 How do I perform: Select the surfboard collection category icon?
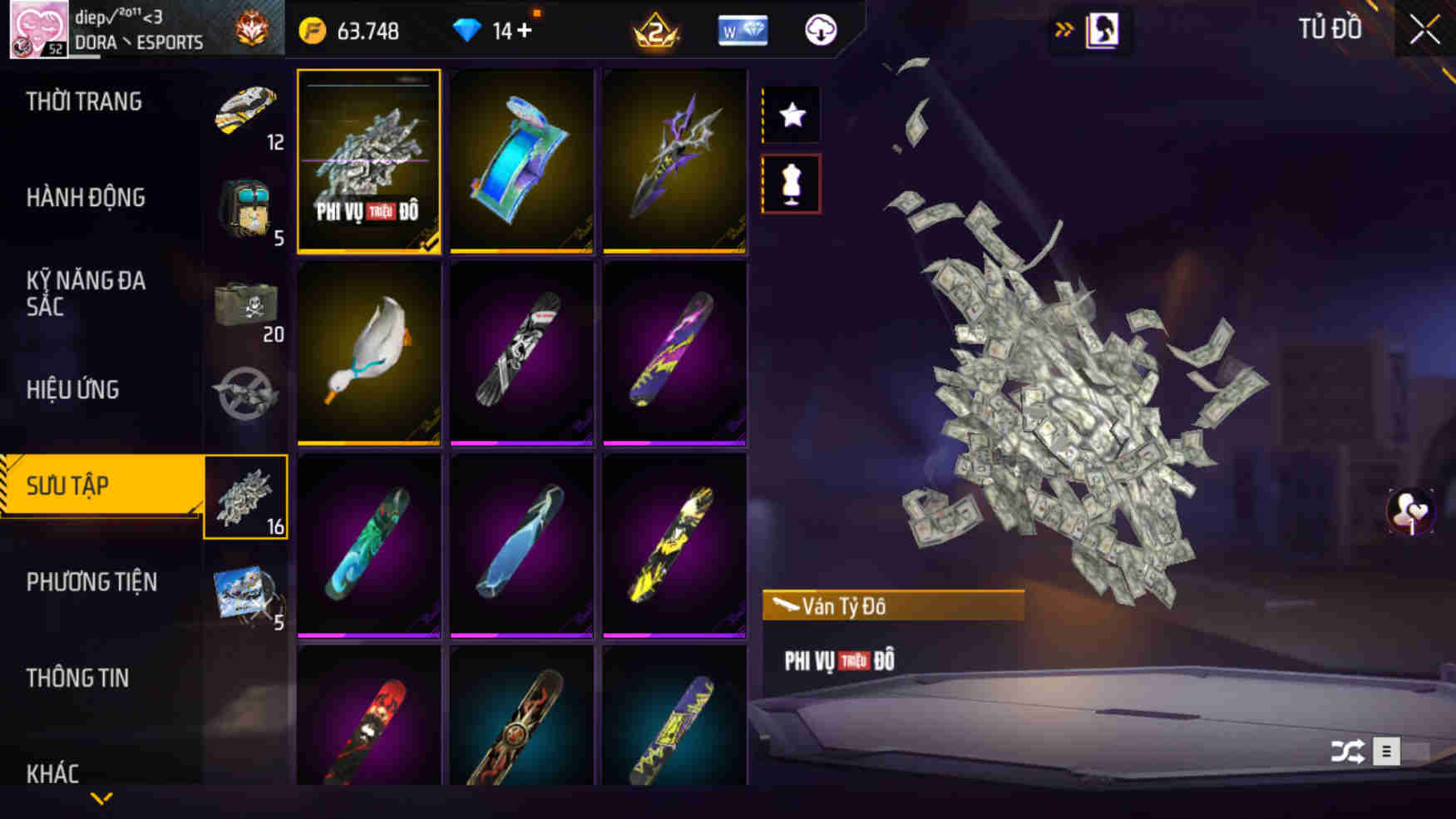click(x=246, y=495)
